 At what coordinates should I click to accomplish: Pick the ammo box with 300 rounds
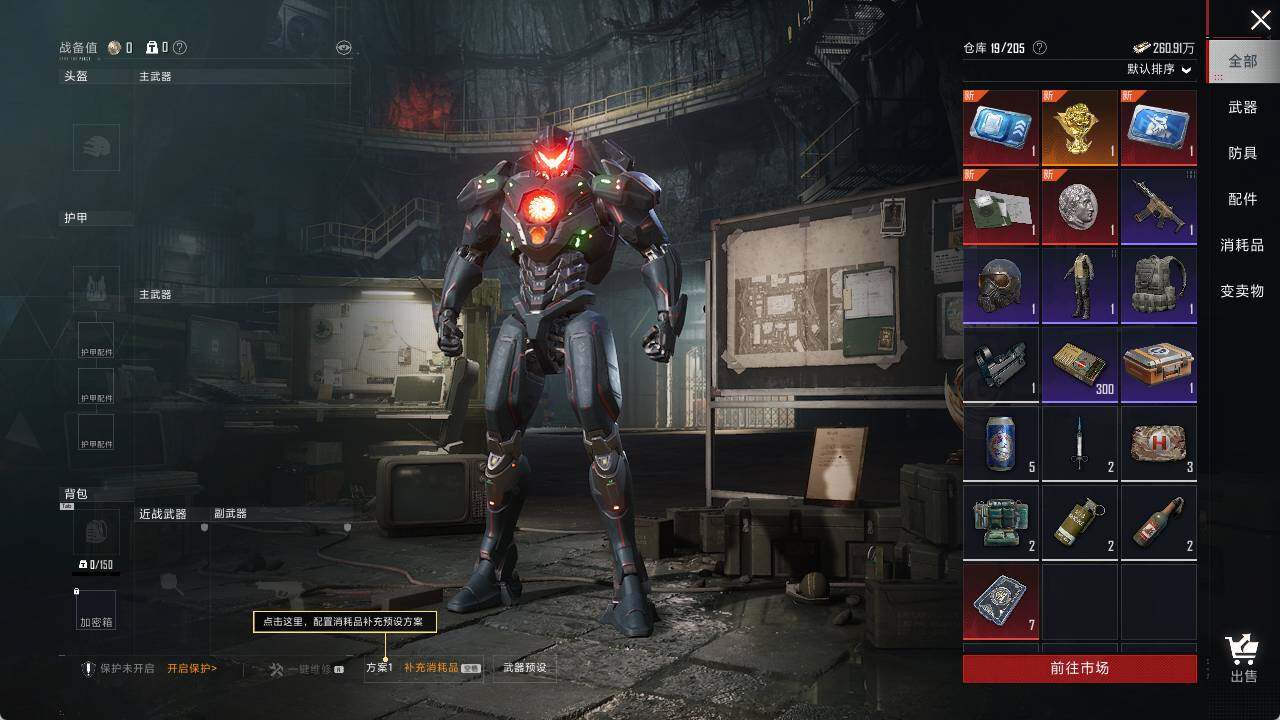1080,364
